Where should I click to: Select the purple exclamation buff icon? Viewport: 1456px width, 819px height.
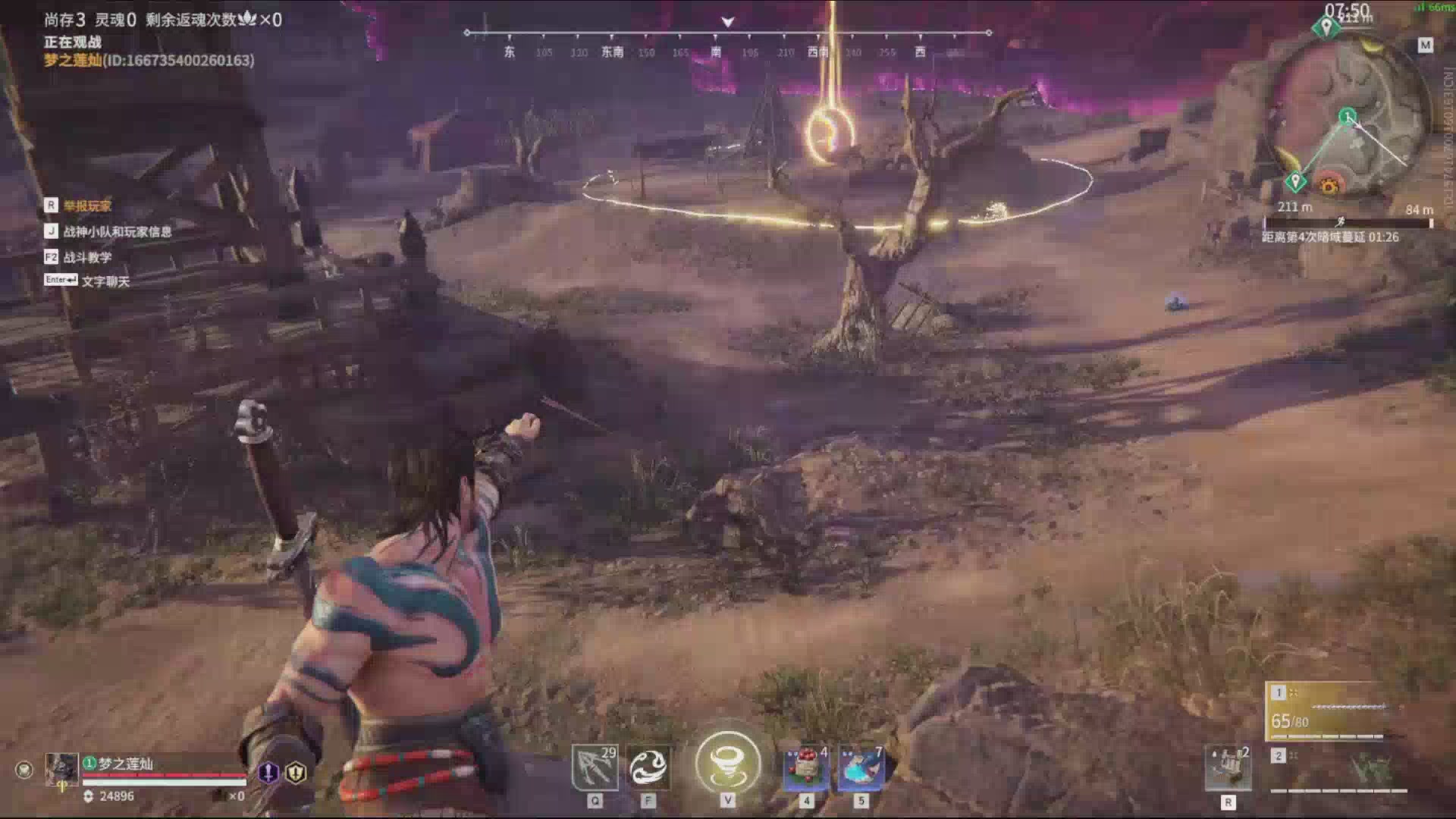268,772
